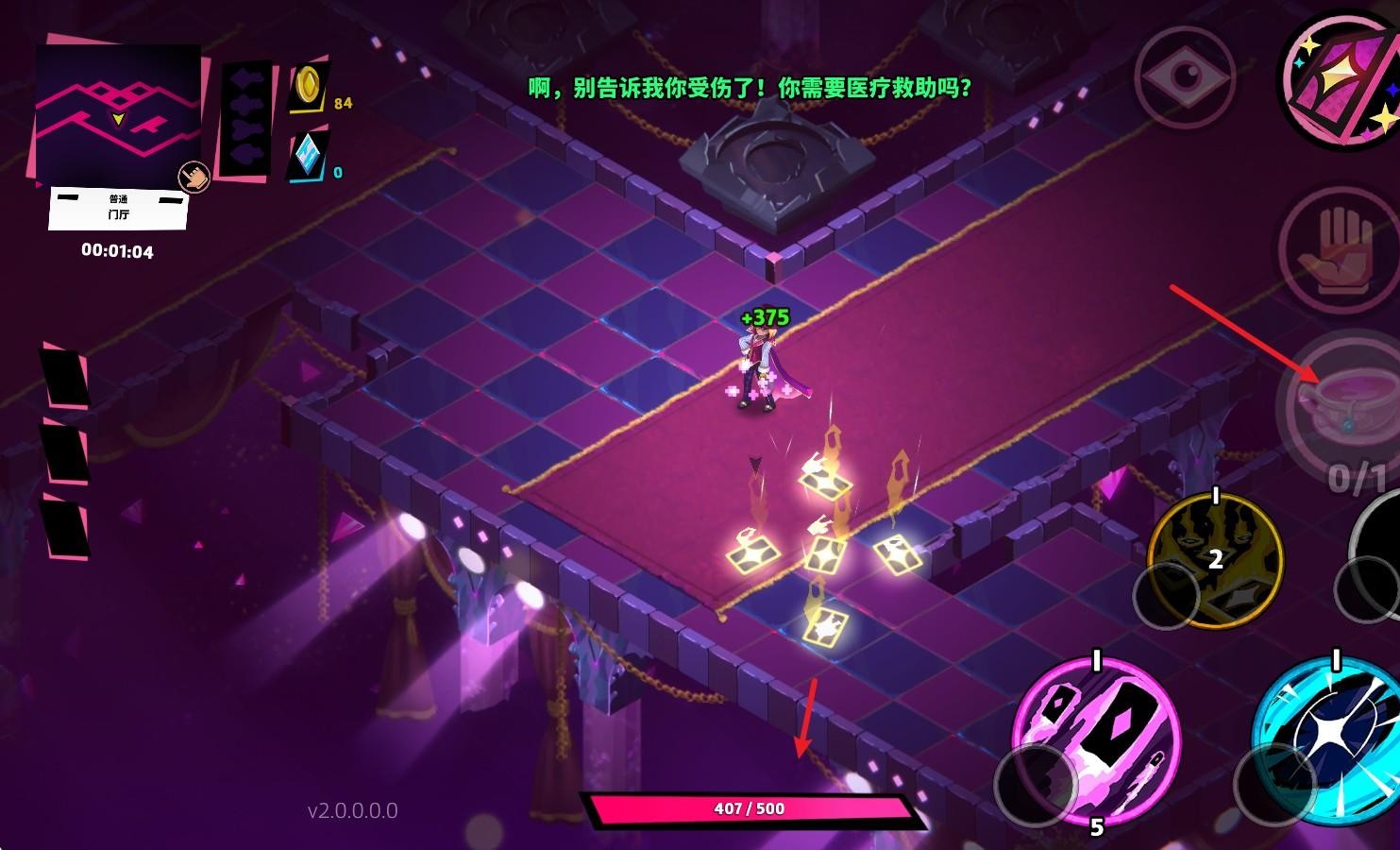This screenshot has width=1400, height=850.
Task: Tap the eye icon button
Action: (x=1182, y=75)
